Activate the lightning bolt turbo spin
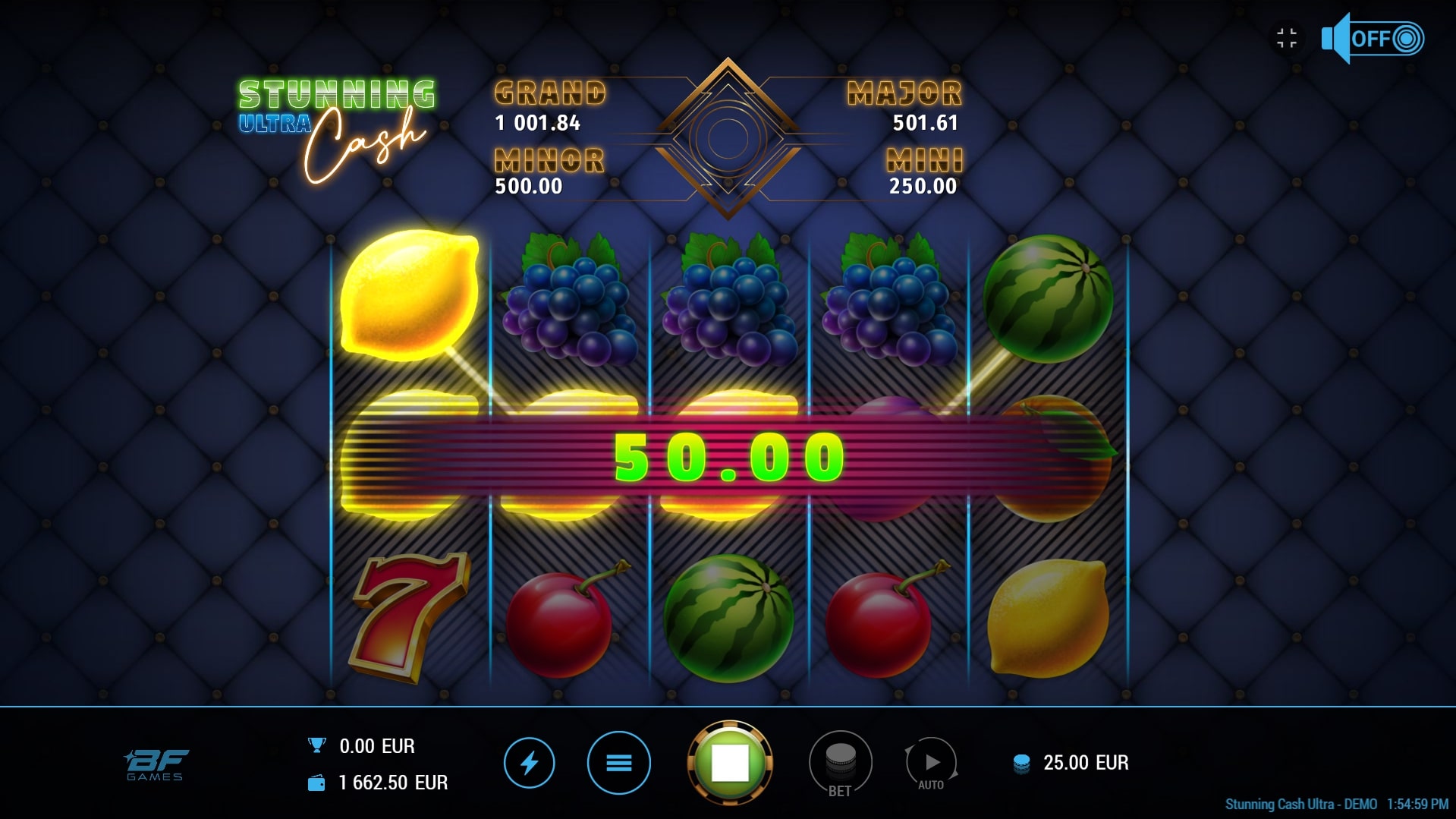 529,762
